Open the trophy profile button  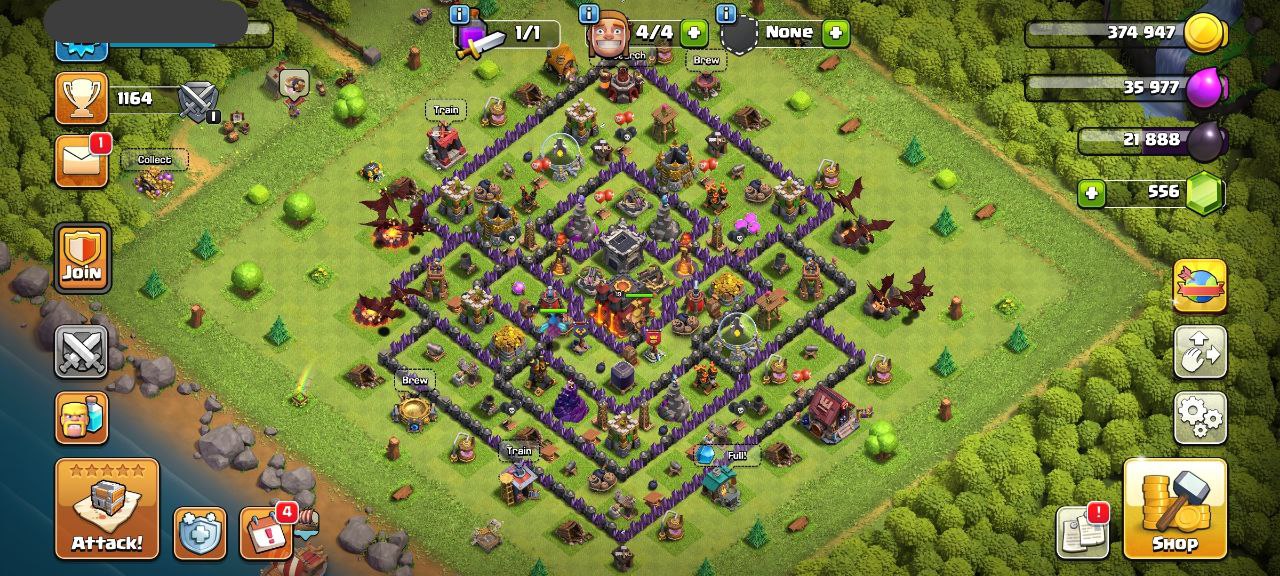[81, 98]
